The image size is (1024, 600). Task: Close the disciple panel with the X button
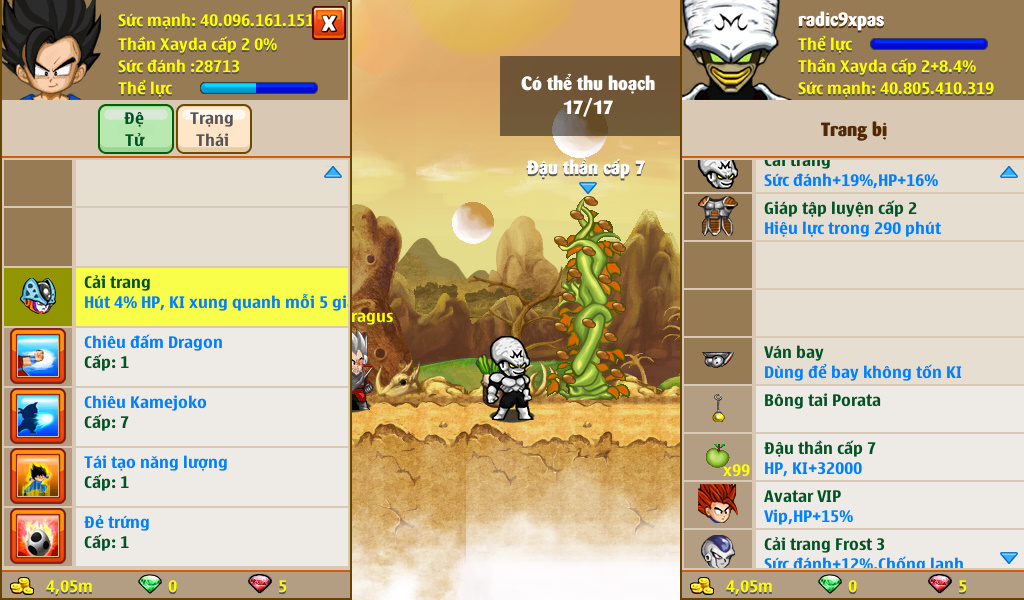click(329, 23)
